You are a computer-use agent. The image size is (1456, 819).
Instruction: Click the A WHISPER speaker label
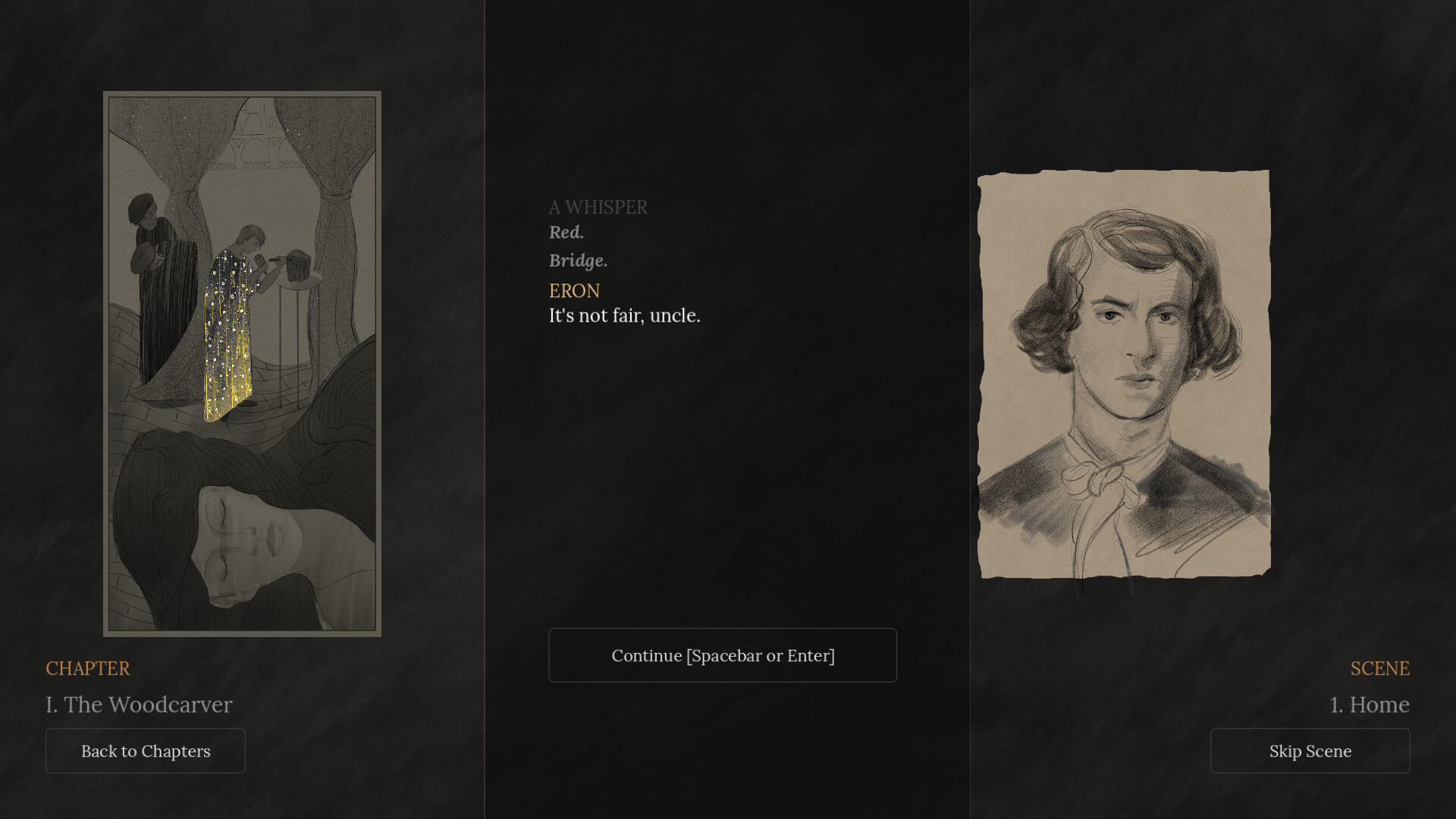598,207
